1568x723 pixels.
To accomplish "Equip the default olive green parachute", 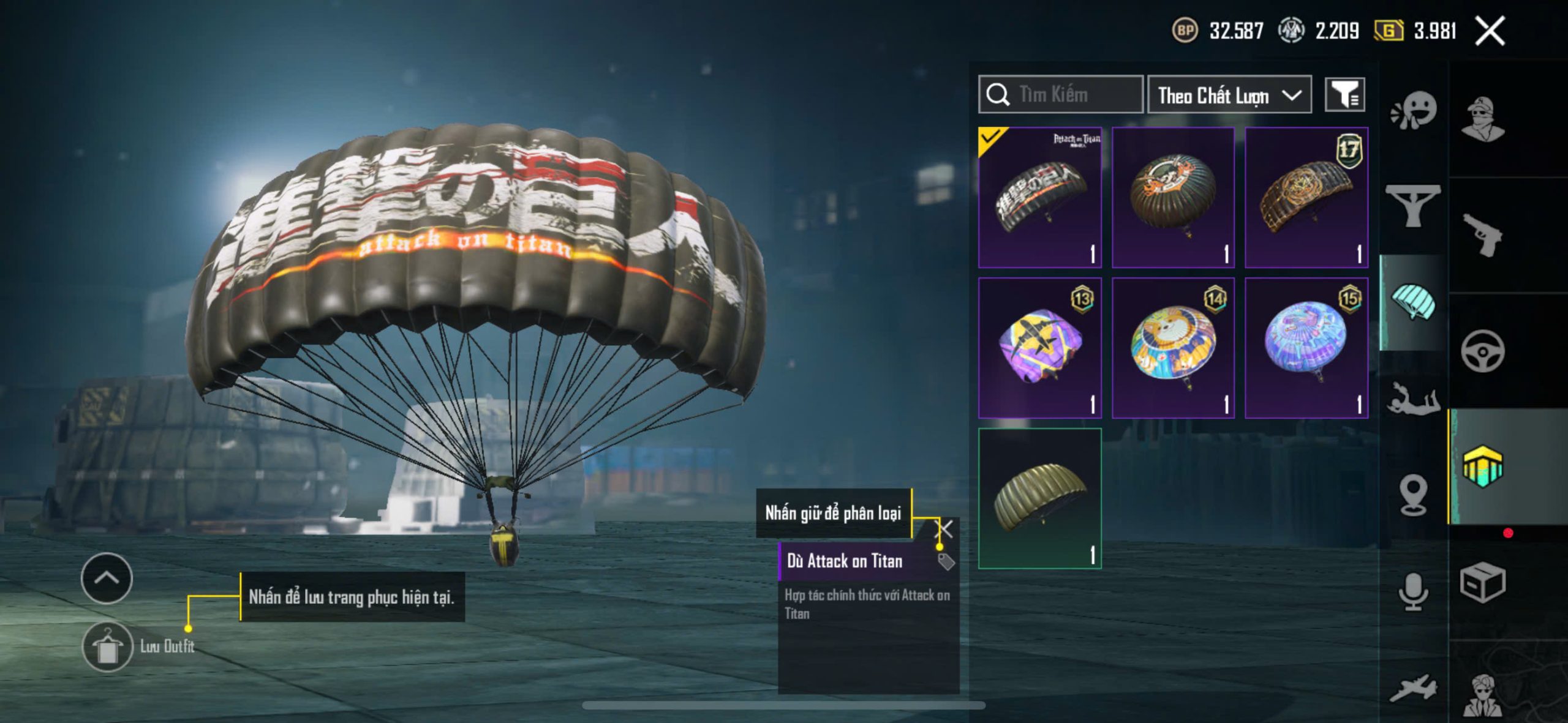I will click(1039, 498).
